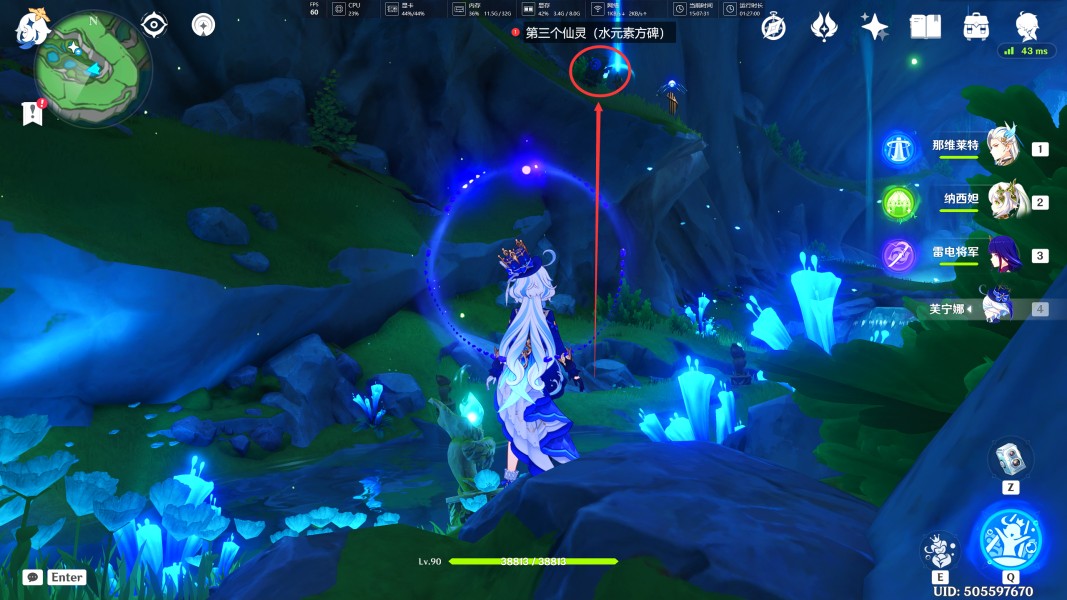This screenshot has height=600, width=1067.
Task: Open the chat box speech bubble
Action: pyautogui.click(x=33, y=577)
